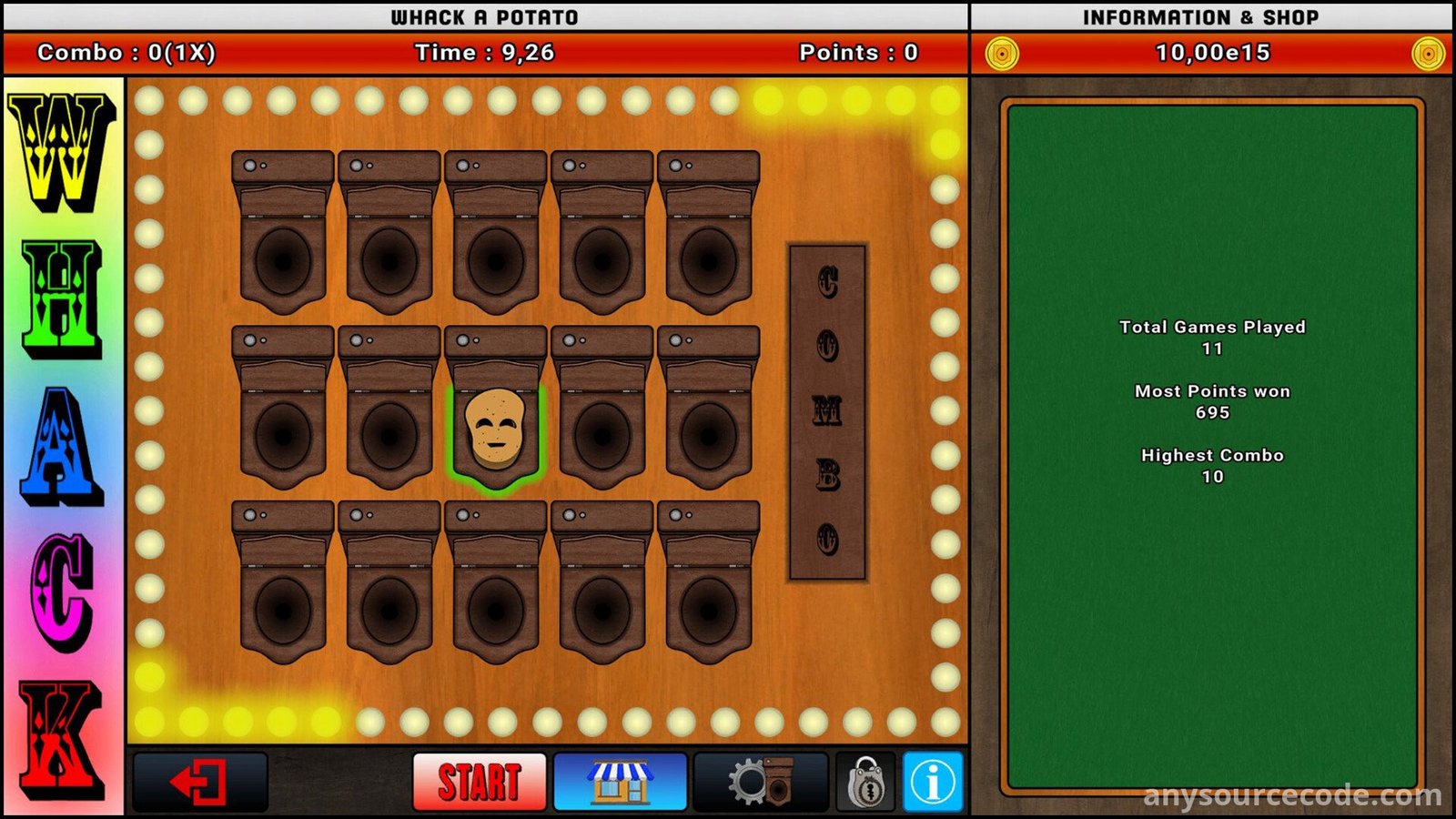Exit with the red arrow door button
Screen dimensions: 1456x819
(x=200, y=782)
